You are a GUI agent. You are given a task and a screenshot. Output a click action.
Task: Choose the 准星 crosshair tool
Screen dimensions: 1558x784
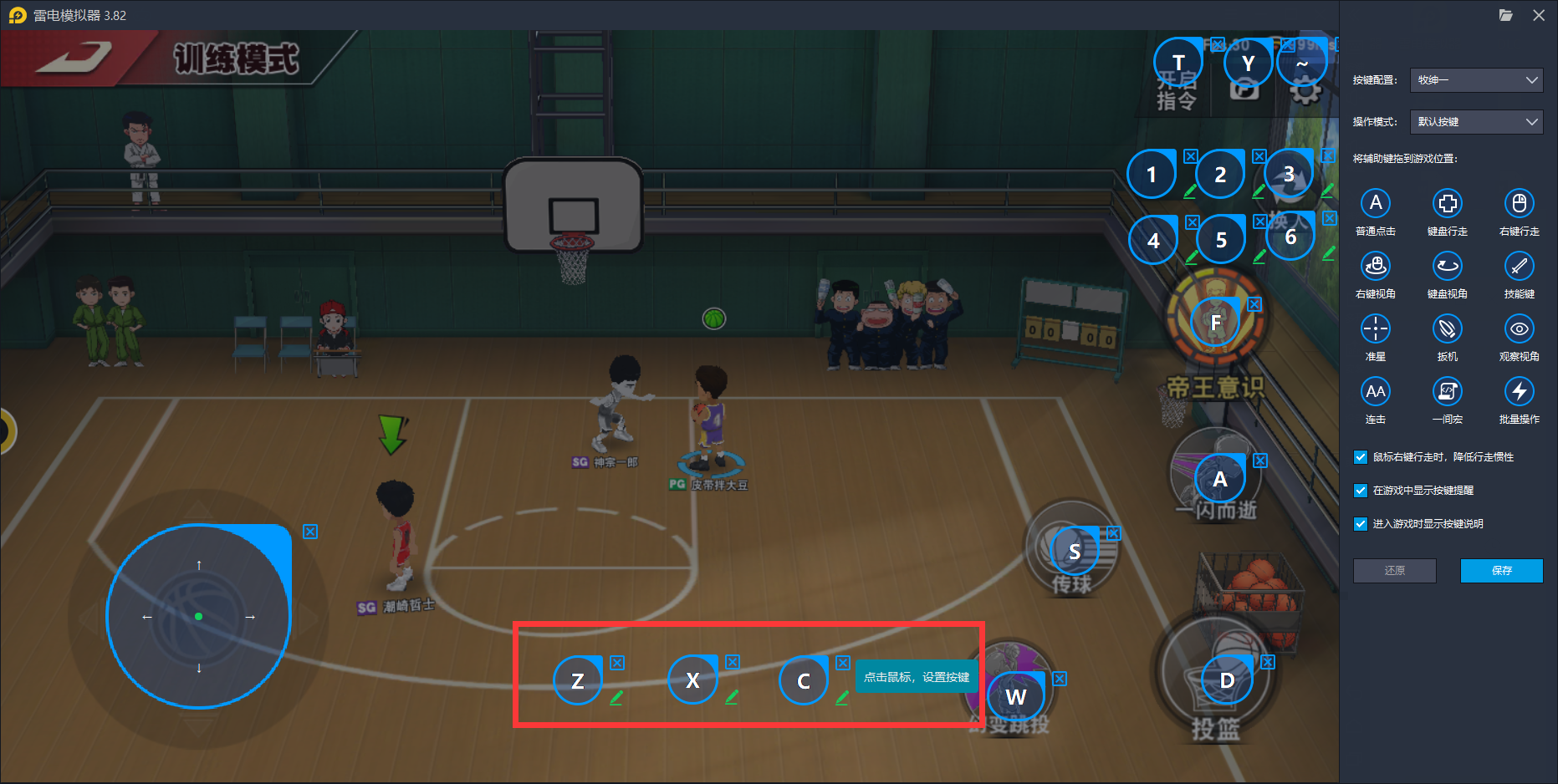pos(1376,329)
